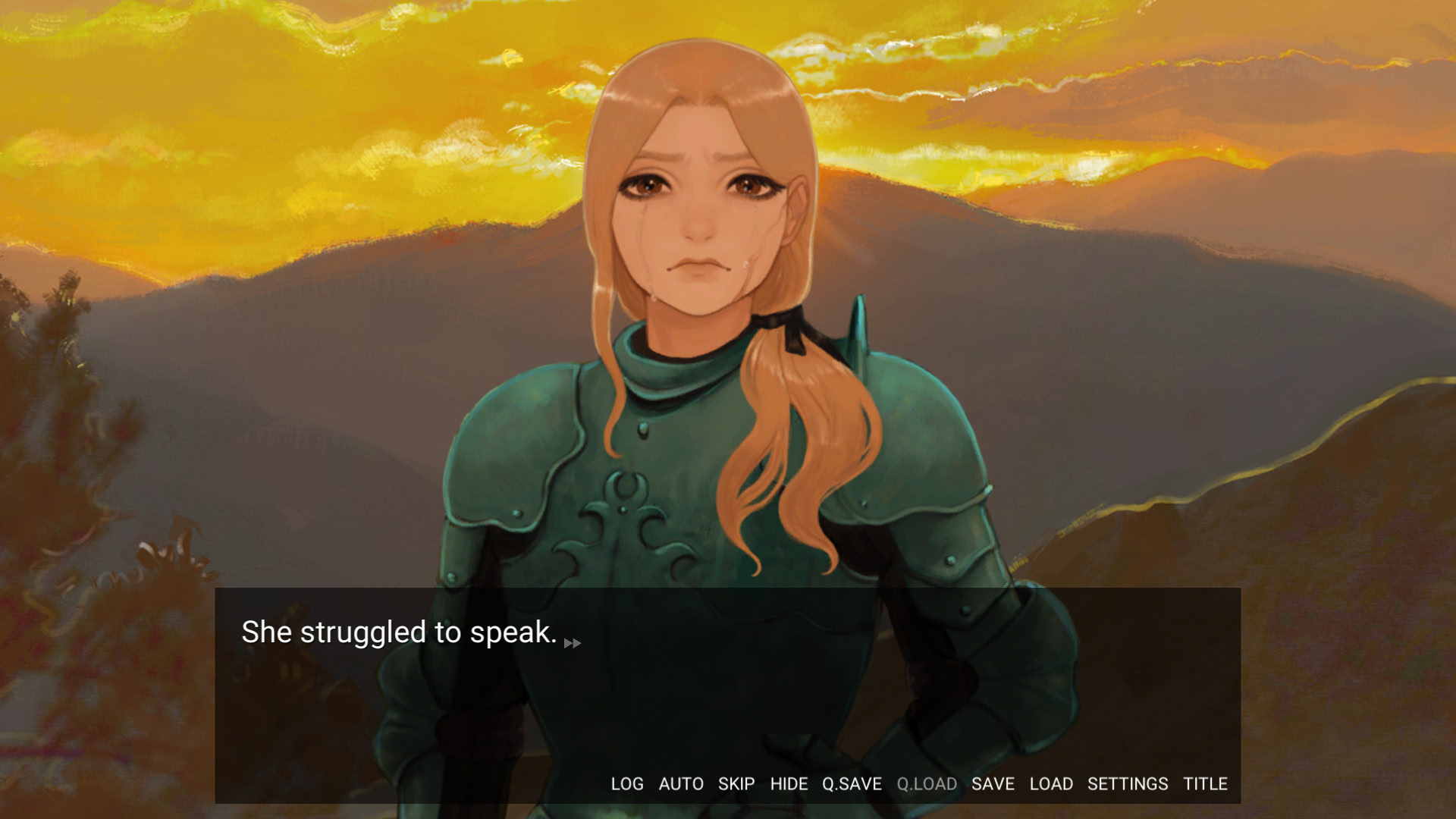Open the save screen to store progress
The height and width of the screenshot is (819, 1456).
(993, 784)
